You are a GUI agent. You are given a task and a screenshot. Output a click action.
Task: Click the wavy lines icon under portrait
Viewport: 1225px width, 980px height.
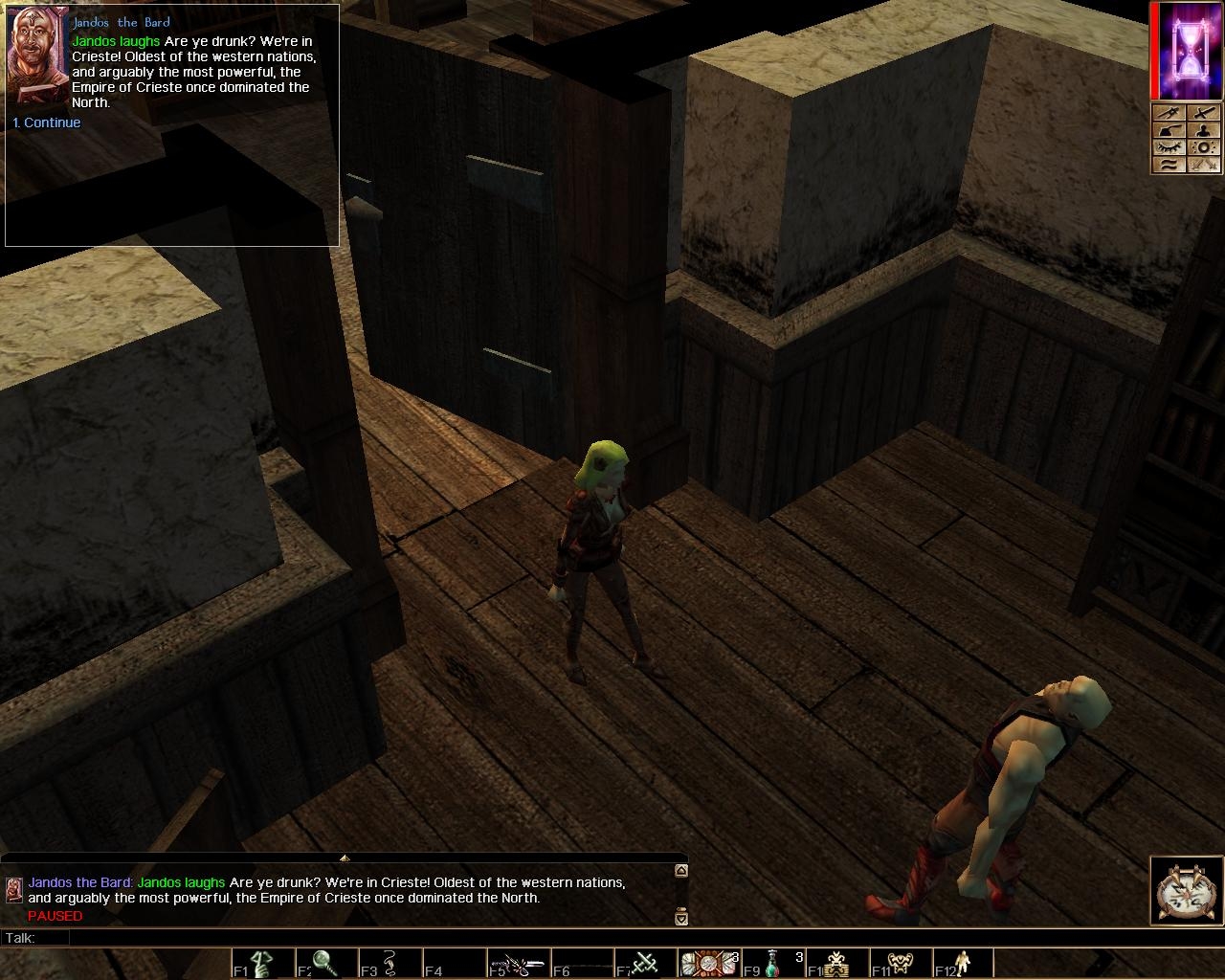click(x=1169, y=165)
